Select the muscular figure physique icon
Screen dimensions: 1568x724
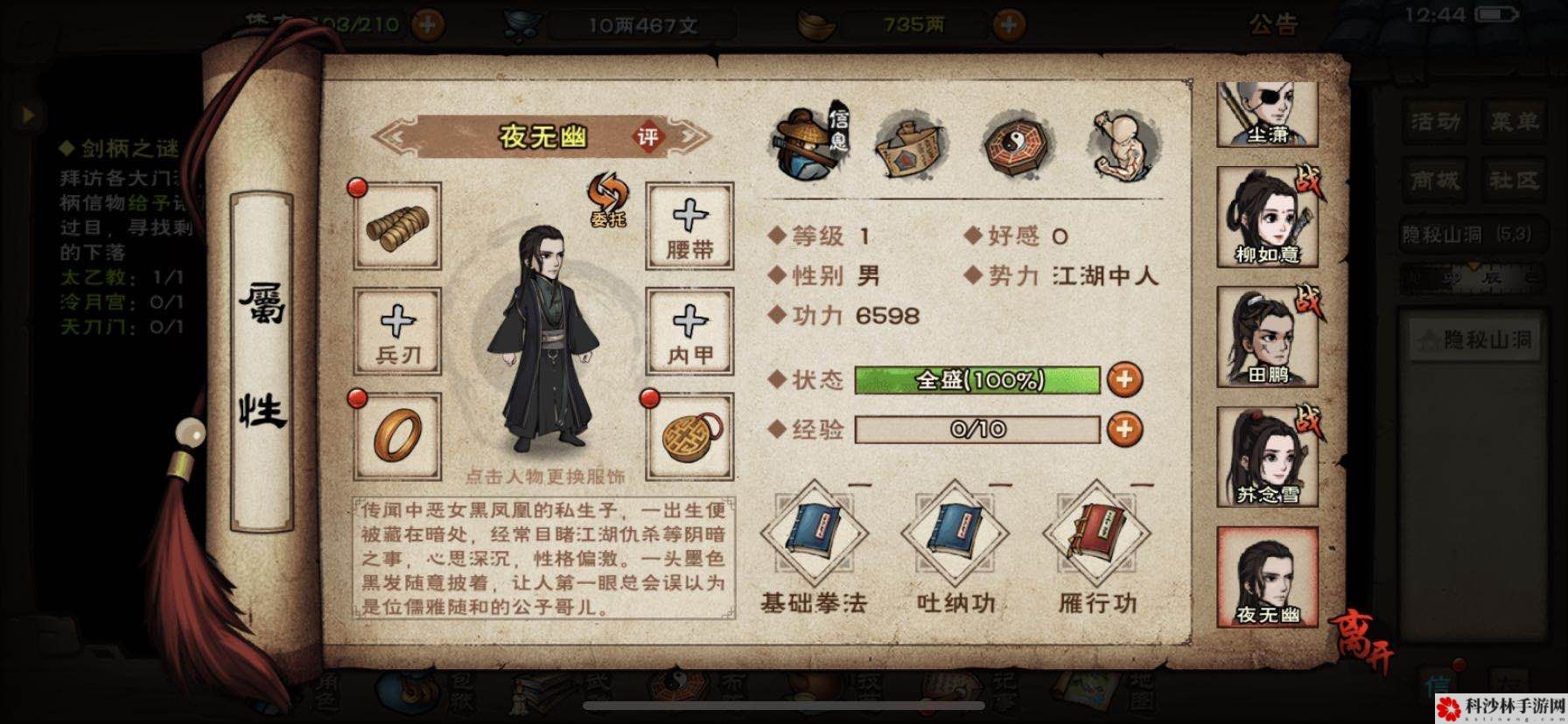1123,143
